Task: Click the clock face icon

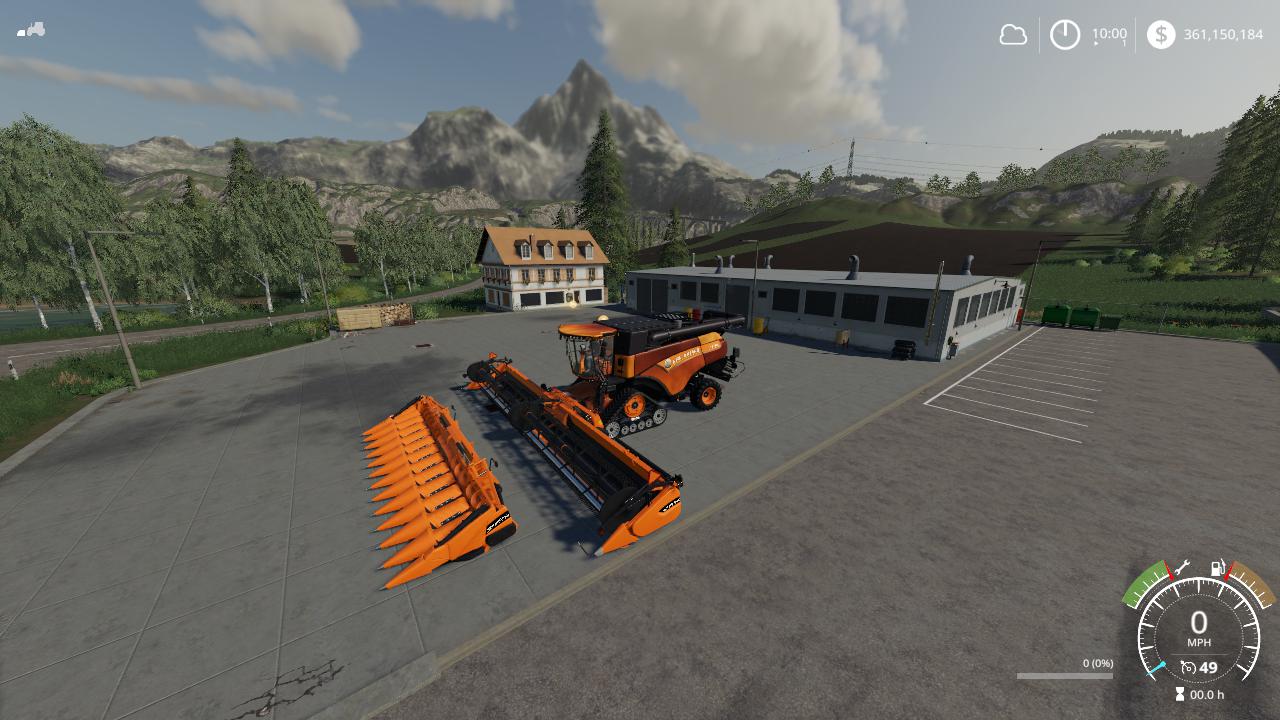Action: 1064,34
